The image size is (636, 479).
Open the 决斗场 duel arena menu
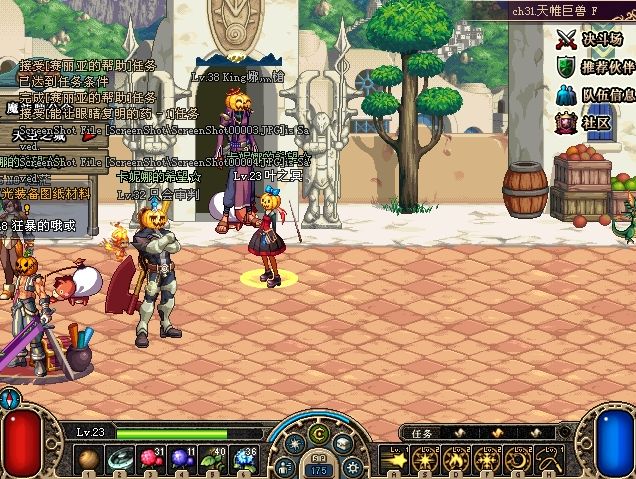[590, 39]
